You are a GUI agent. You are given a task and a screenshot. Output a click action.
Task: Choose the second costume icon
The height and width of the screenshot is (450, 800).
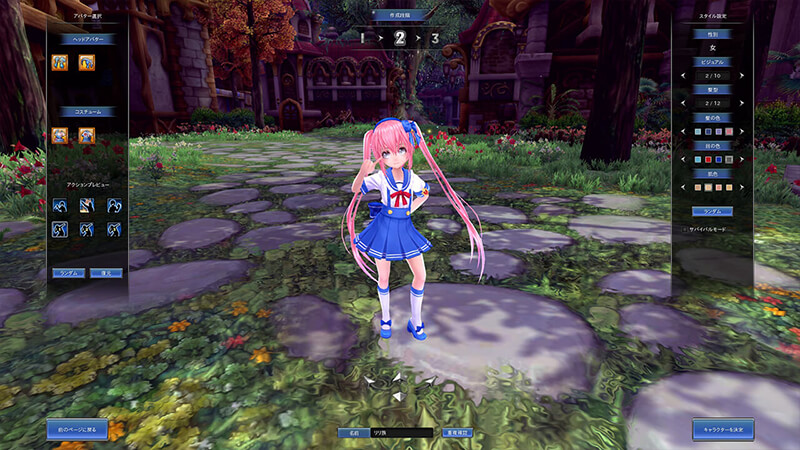coord(87,135)
